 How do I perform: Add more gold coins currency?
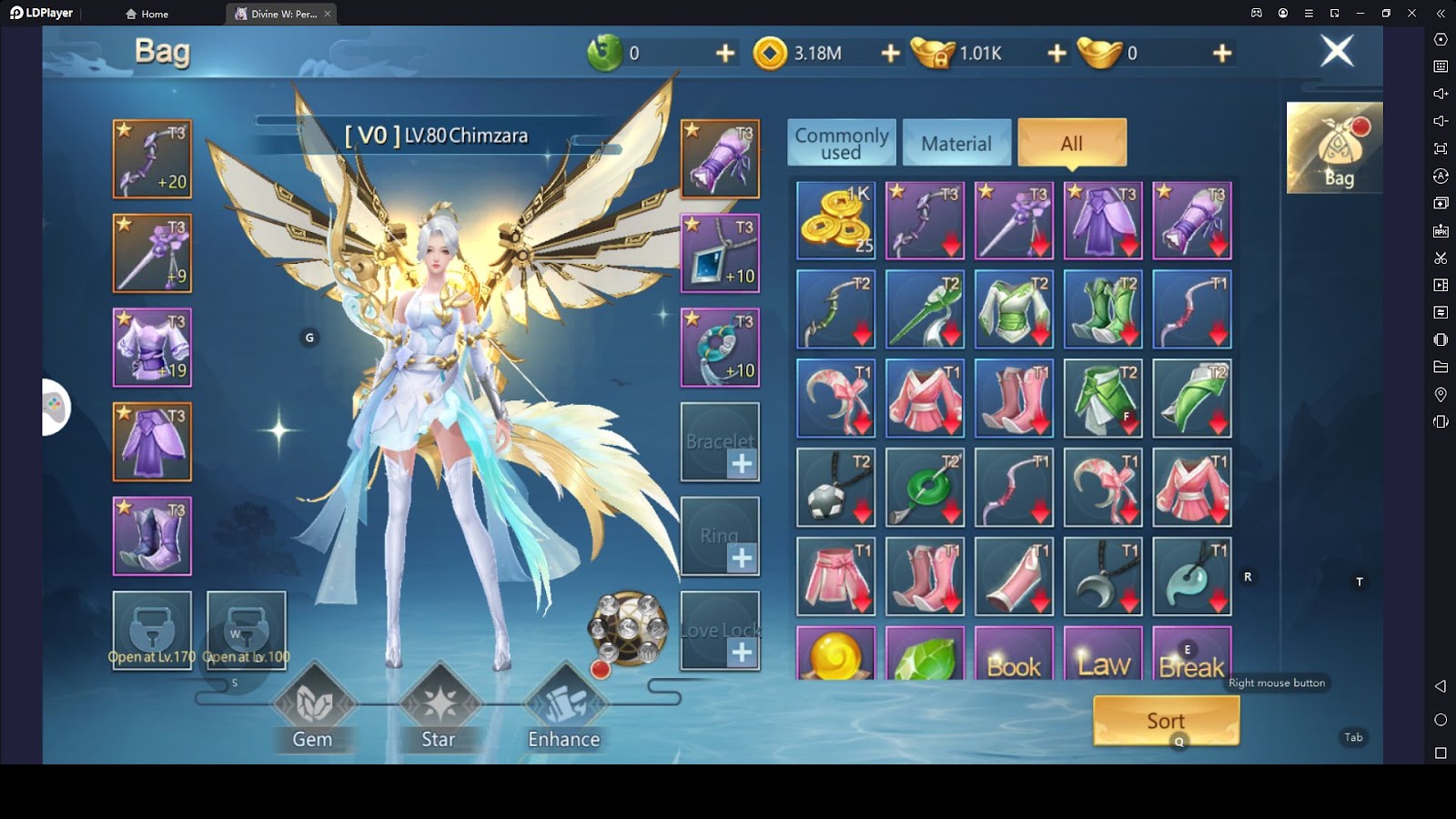891,54
